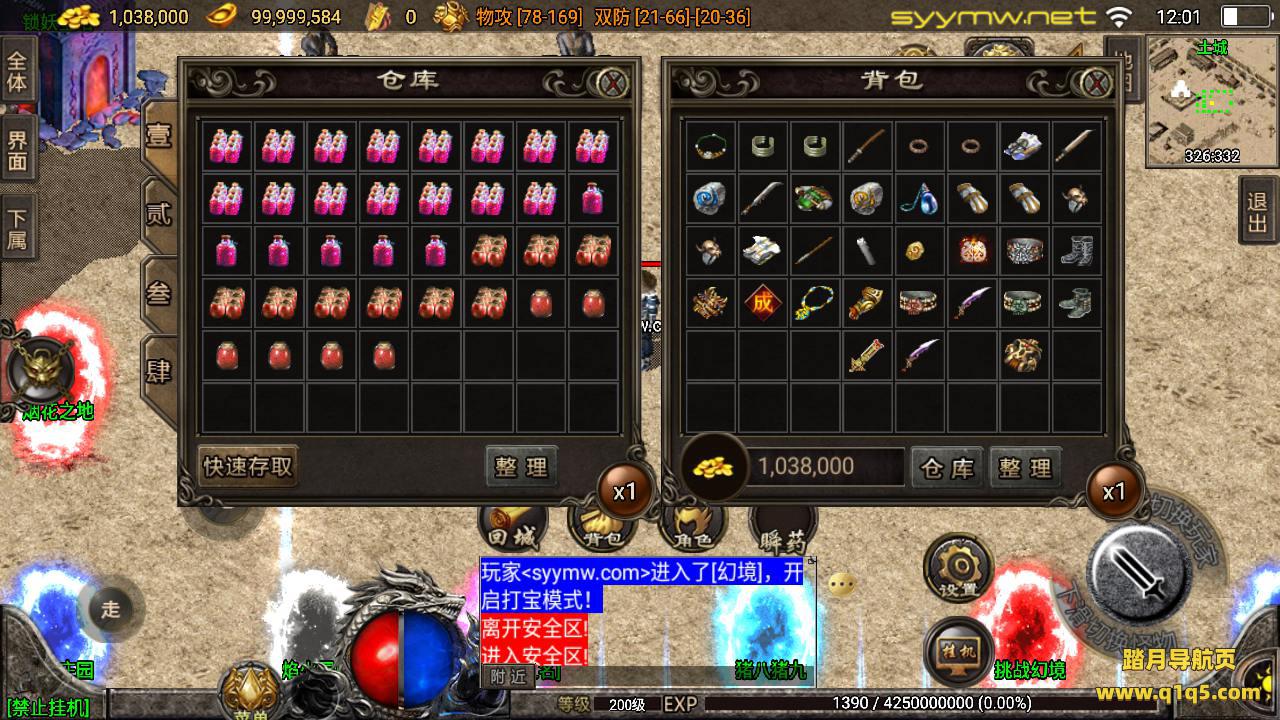This screenshot has height=720, width=1280.
Task: Switch to warehouse tab 贰
Action: point(159,213)
